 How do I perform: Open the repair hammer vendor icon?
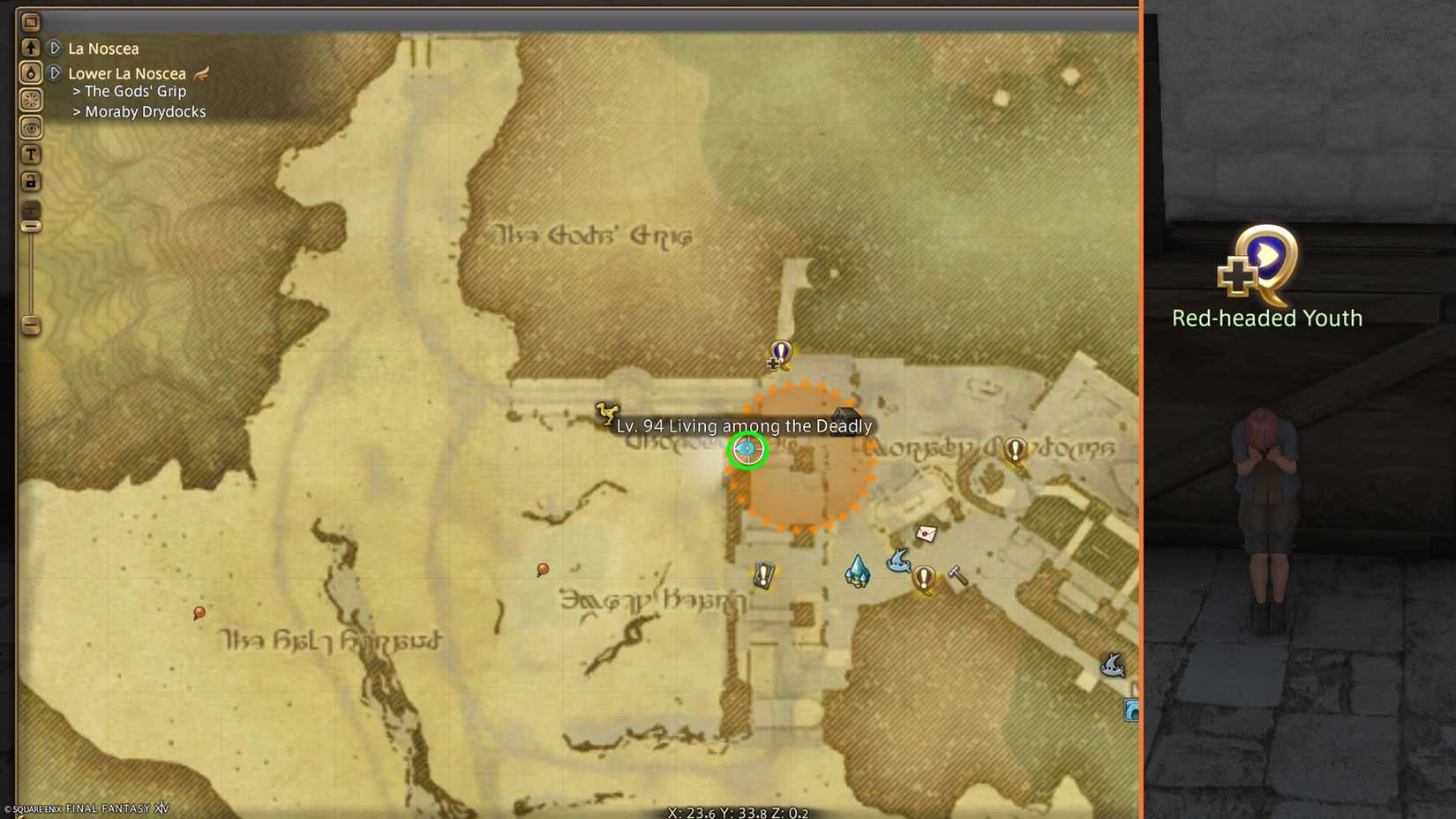pyautogui.click(x=956, y=574)
